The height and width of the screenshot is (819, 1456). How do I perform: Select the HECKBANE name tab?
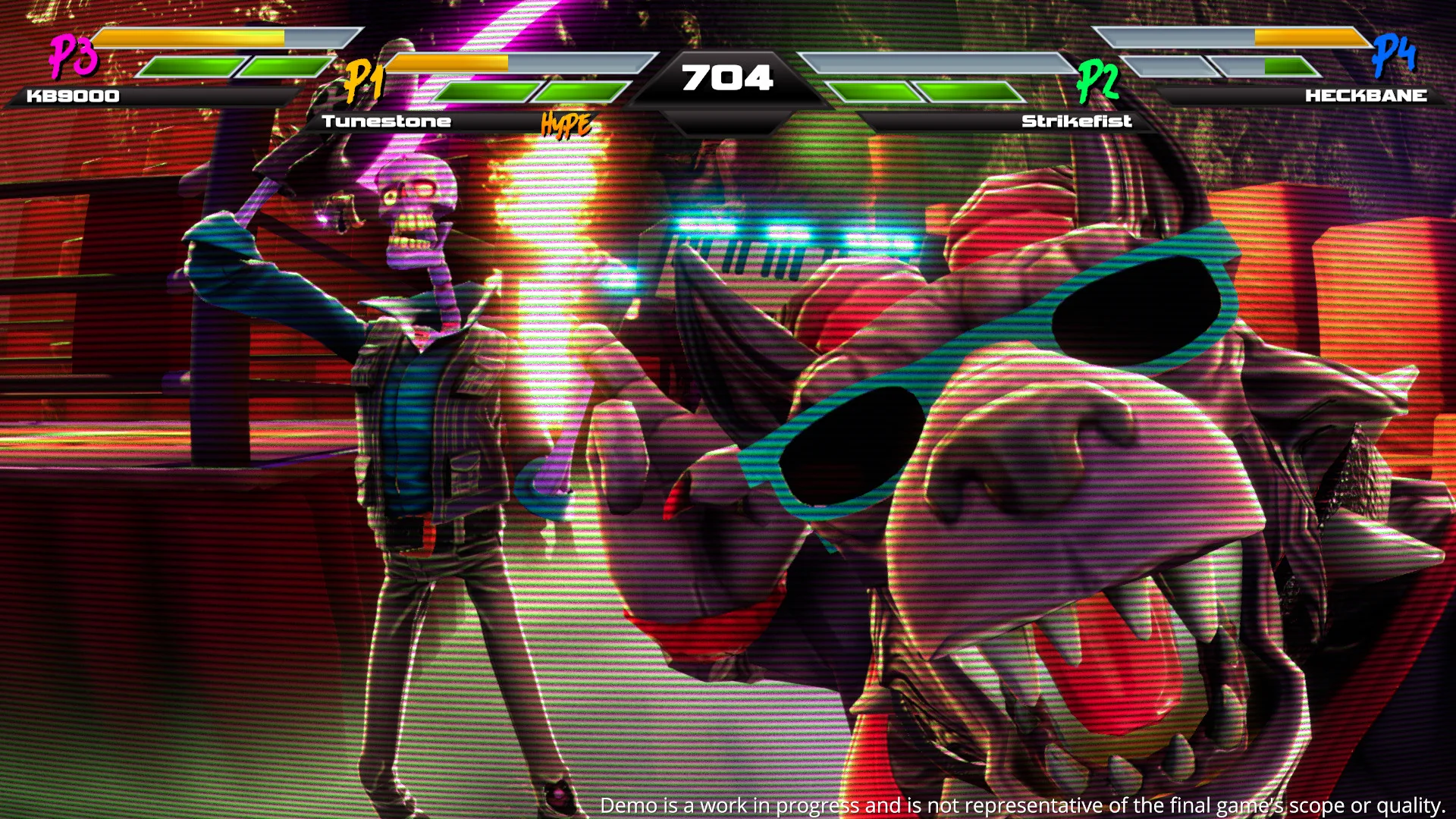1363,96
